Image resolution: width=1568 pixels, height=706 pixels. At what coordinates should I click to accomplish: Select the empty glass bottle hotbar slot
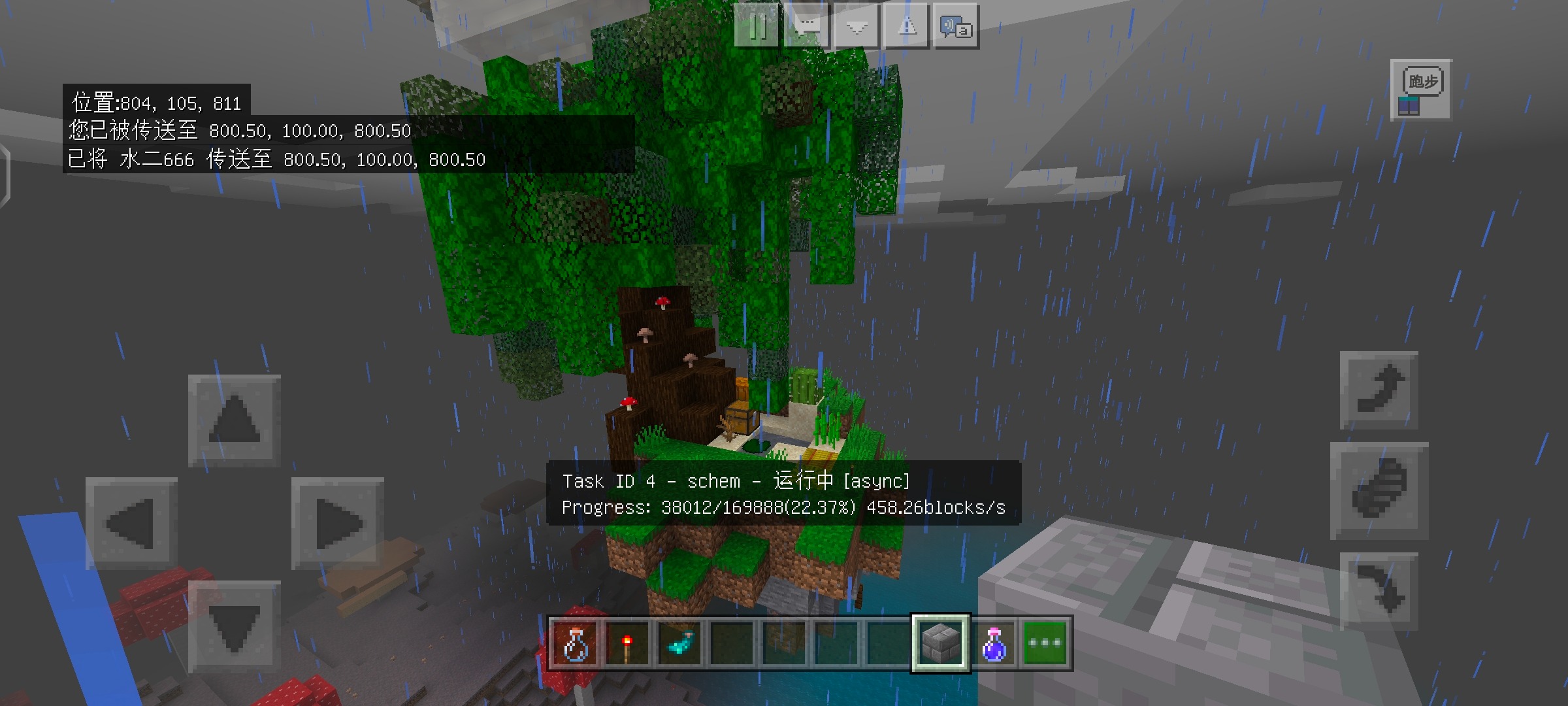click(x=576, y=643)
